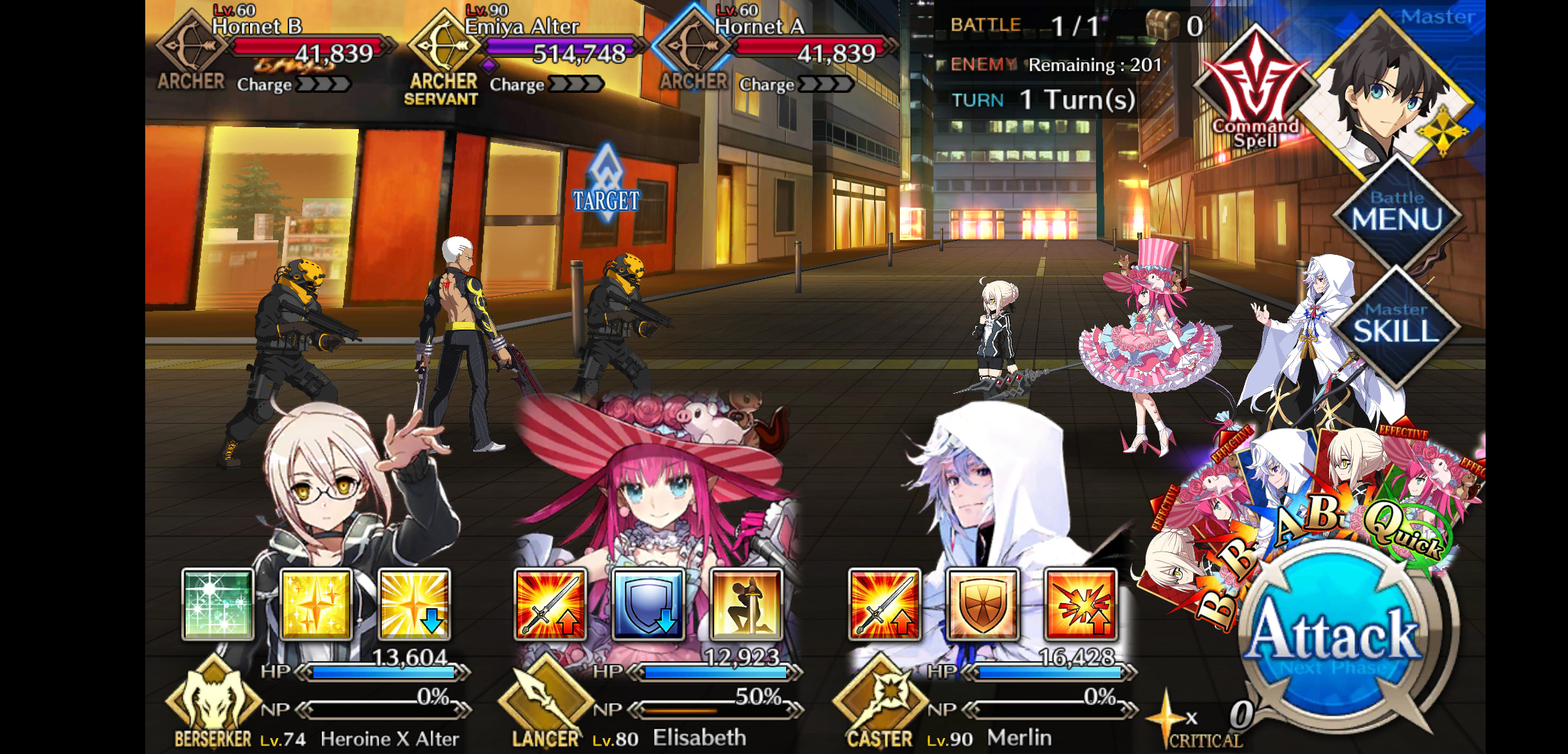Screen dimensions: 1568x754
Task: Activate Merlin's orange shield skill
Action: [982, 605]
